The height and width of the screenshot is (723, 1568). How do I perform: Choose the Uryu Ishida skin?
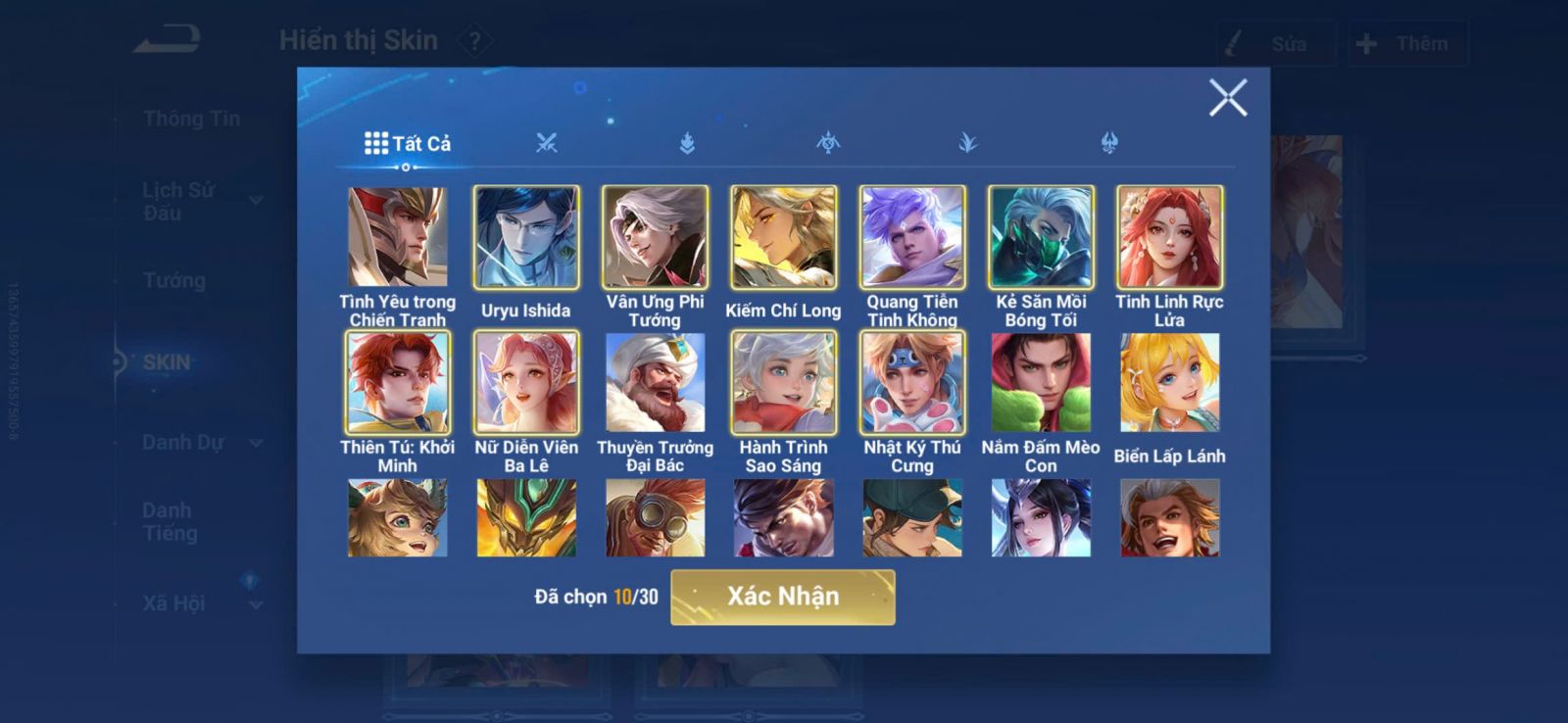click(x=526, y=237)
